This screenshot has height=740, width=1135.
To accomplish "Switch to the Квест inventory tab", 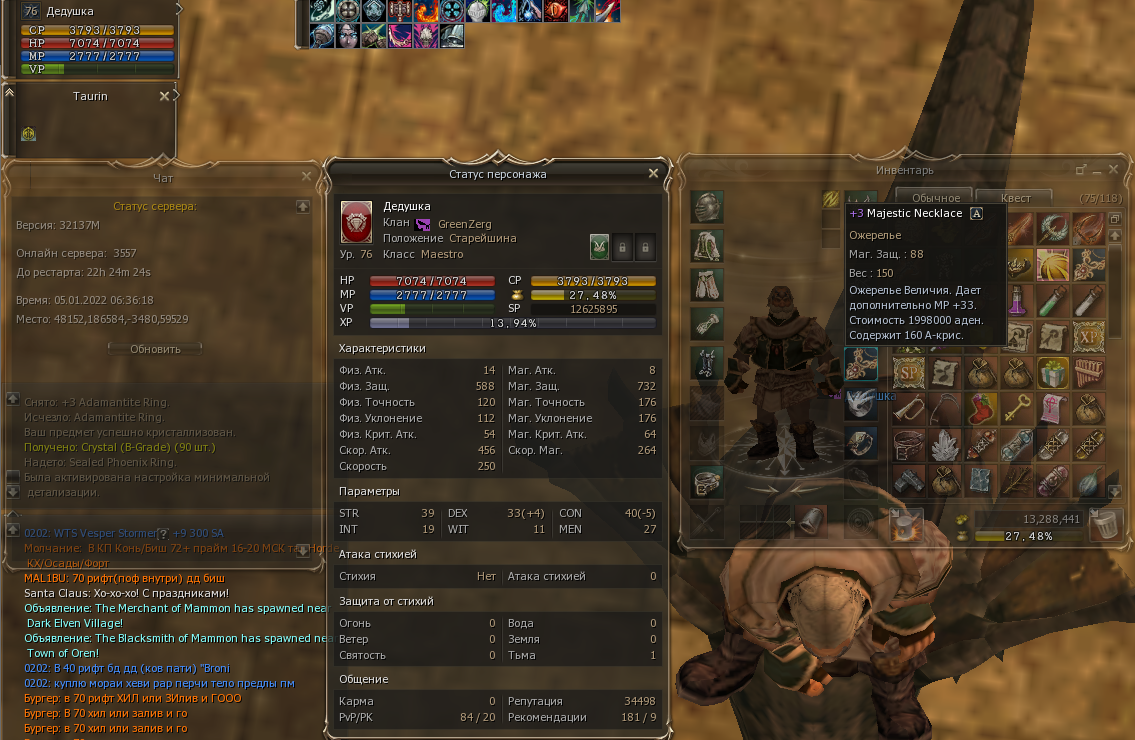I will pyautogui.click(x=1014, y=198).
